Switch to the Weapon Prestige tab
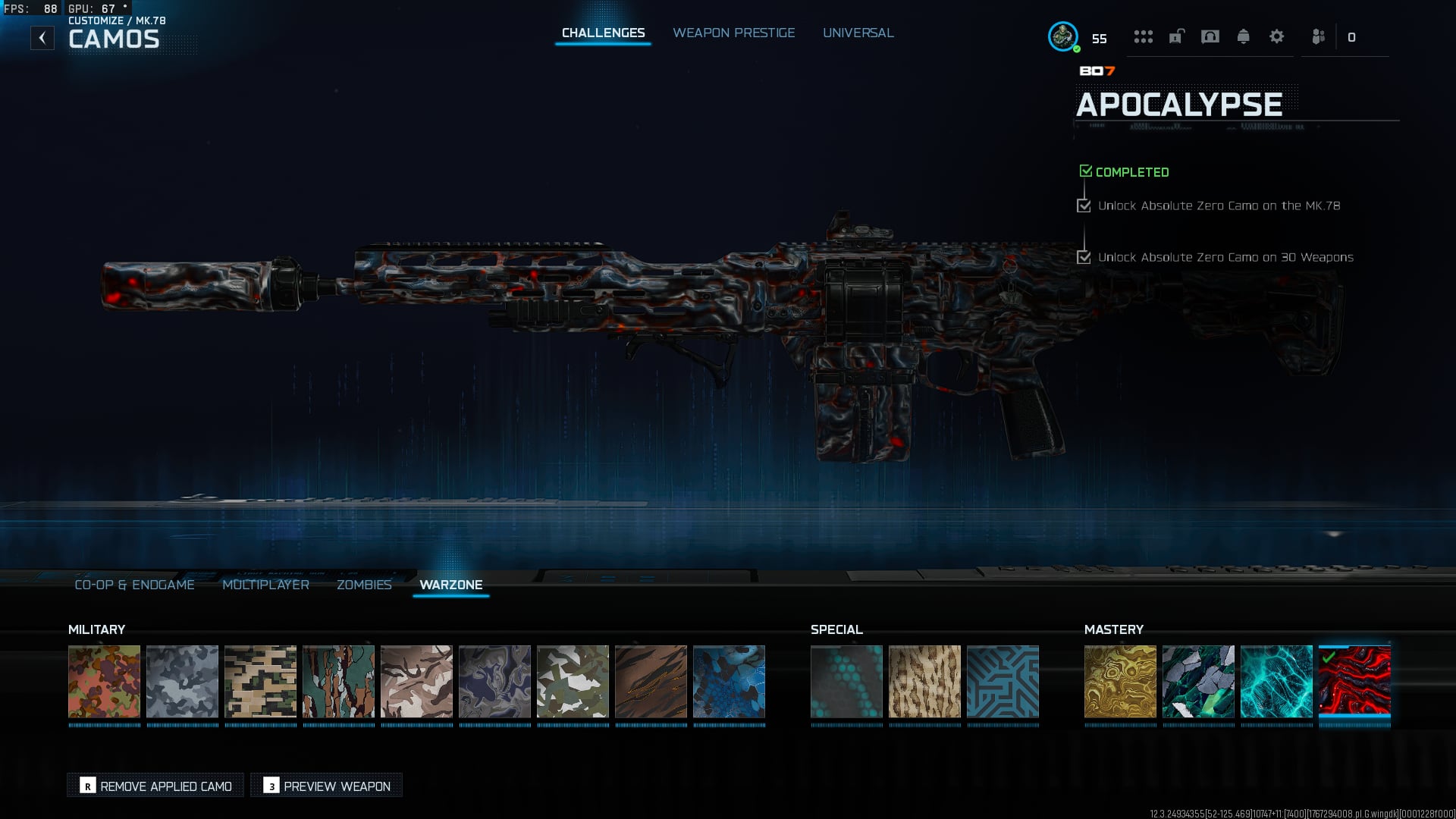Viewport: 1456px width, 819px height. tap(733, 33)
